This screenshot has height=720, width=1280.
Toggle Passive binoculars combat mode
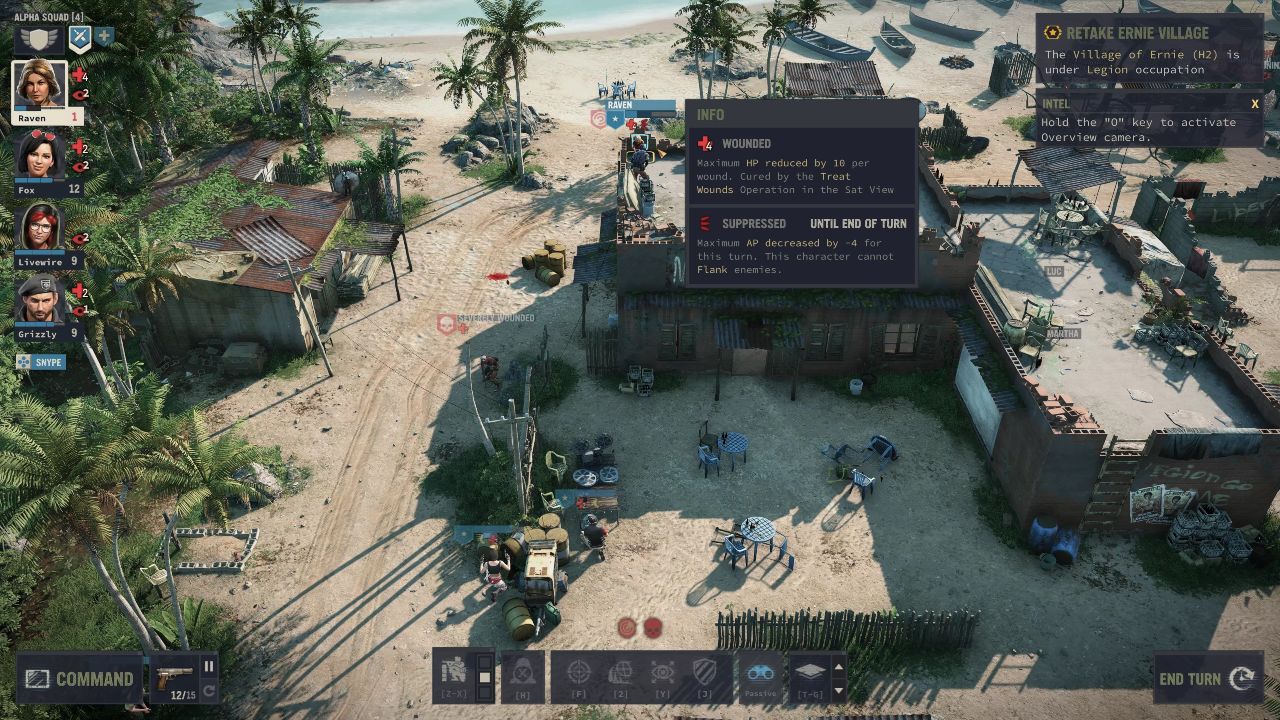tap(760, 672)
